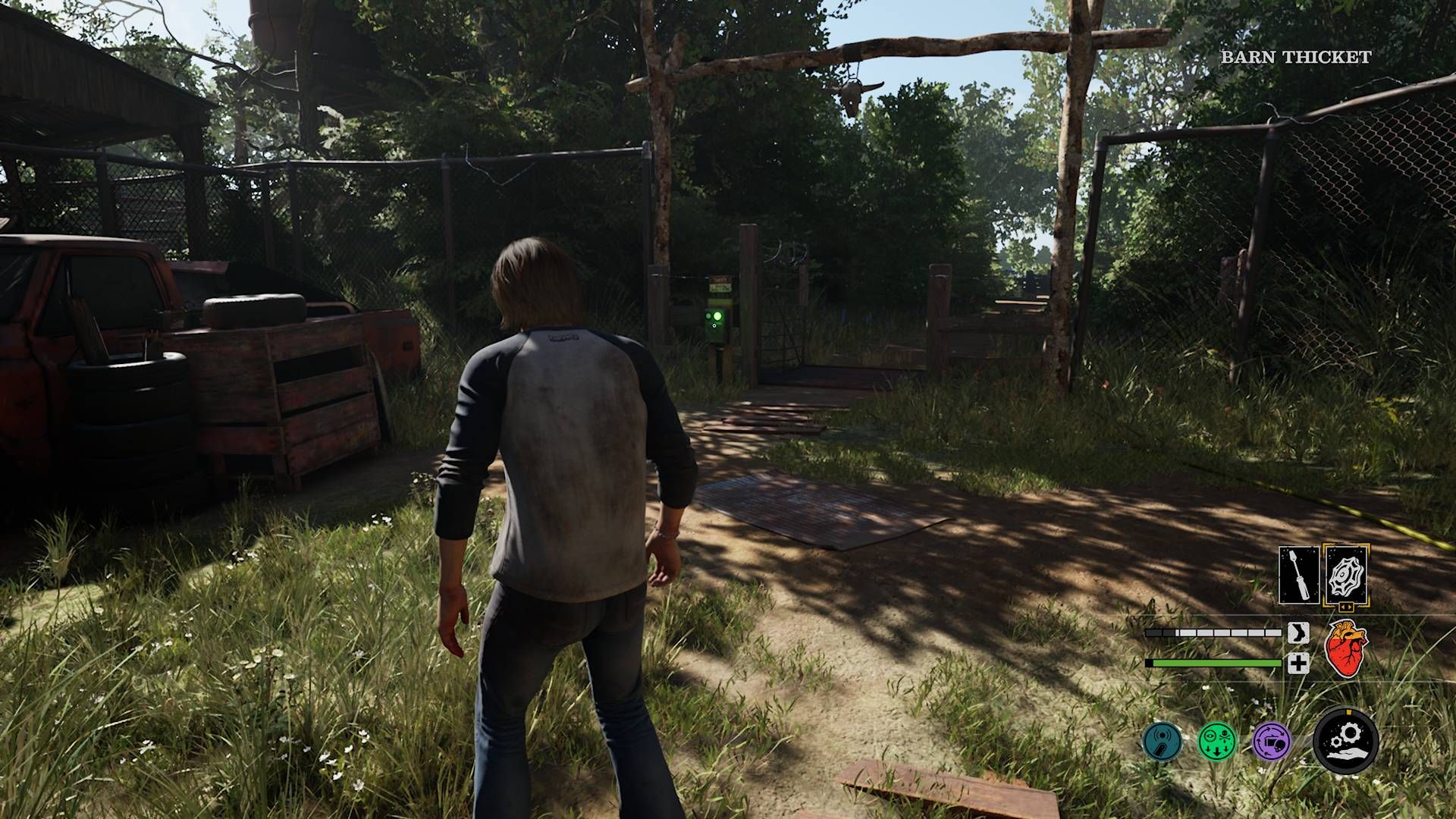
Task: Click the green stealth perk icon
Action: click(x=1217, y=742)
